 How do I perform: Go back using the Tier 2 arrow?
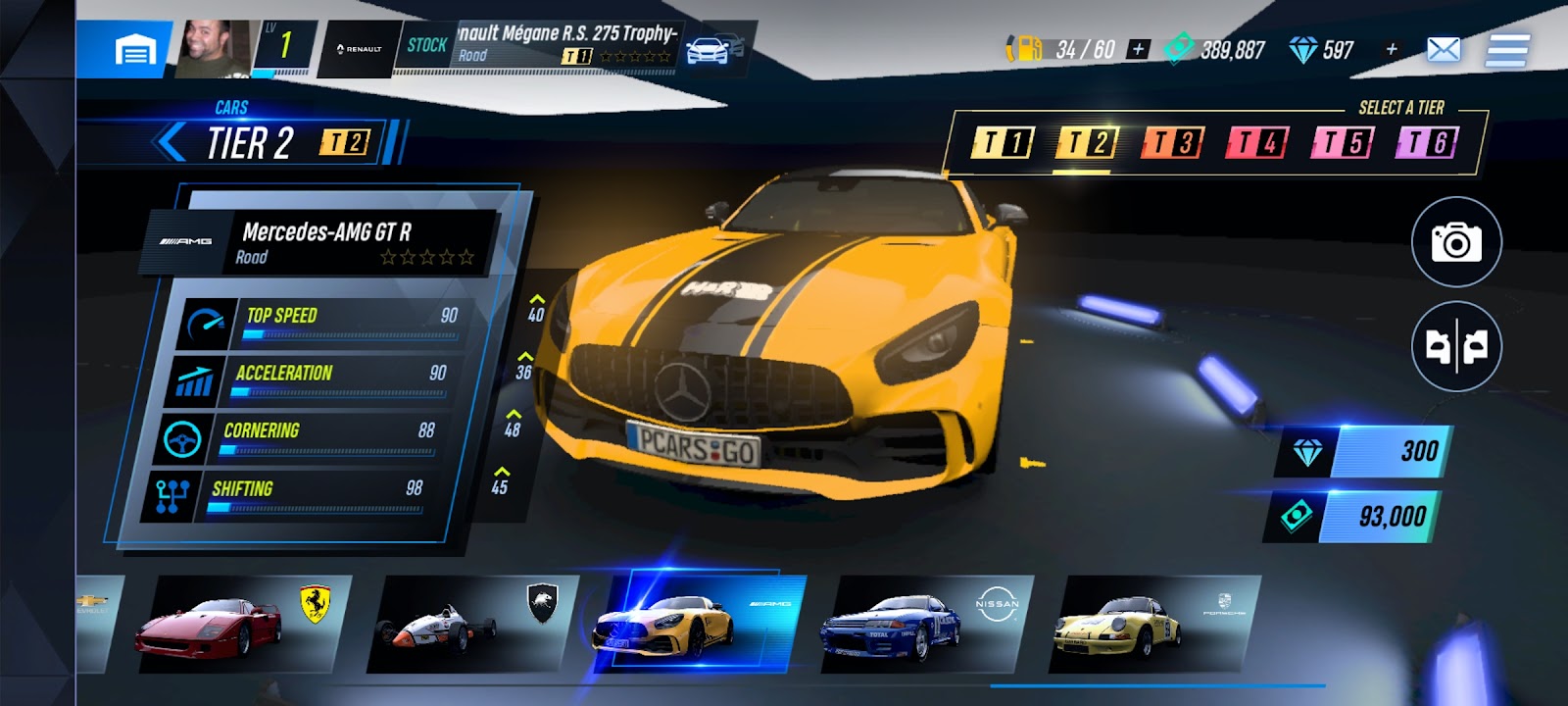point(172,142)
